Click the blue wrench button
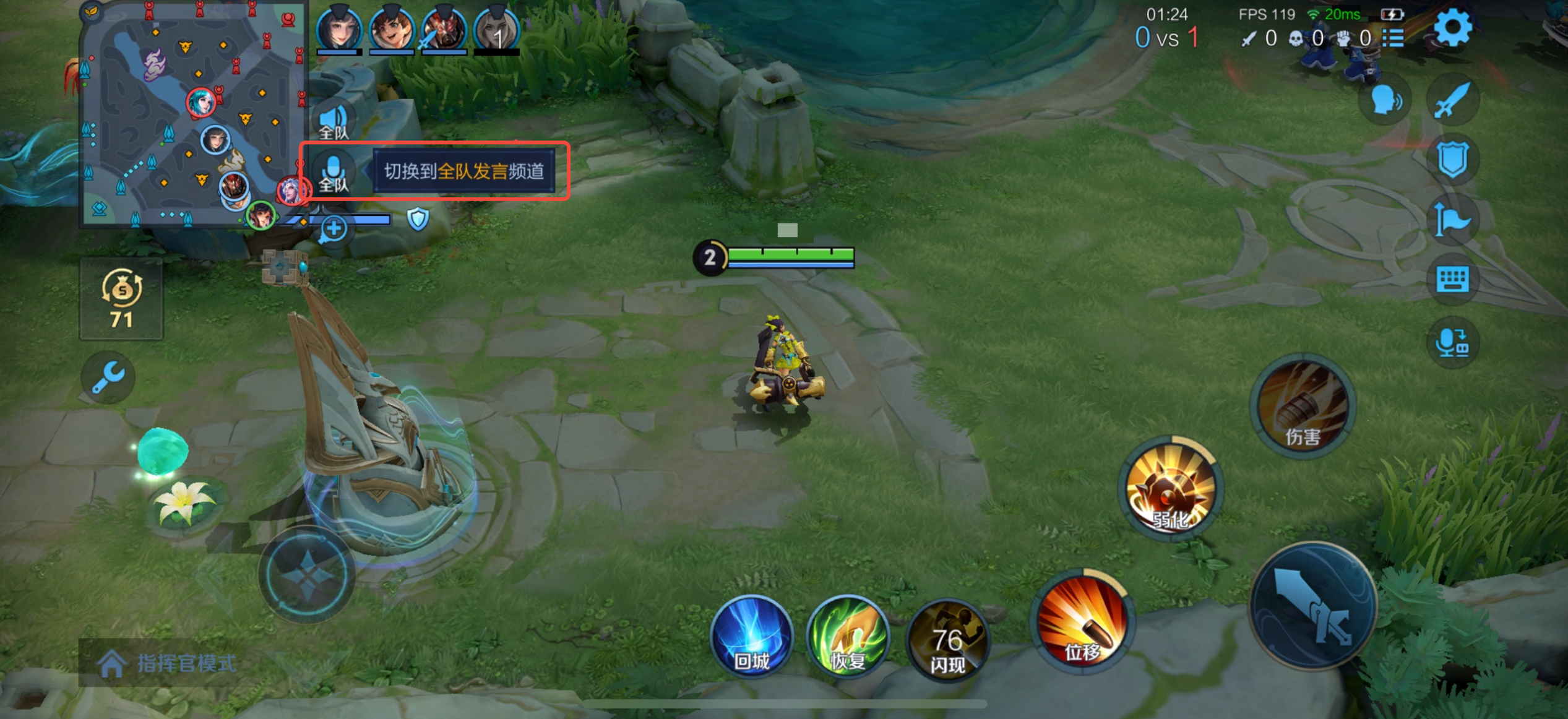 click(x=108, y=377)
